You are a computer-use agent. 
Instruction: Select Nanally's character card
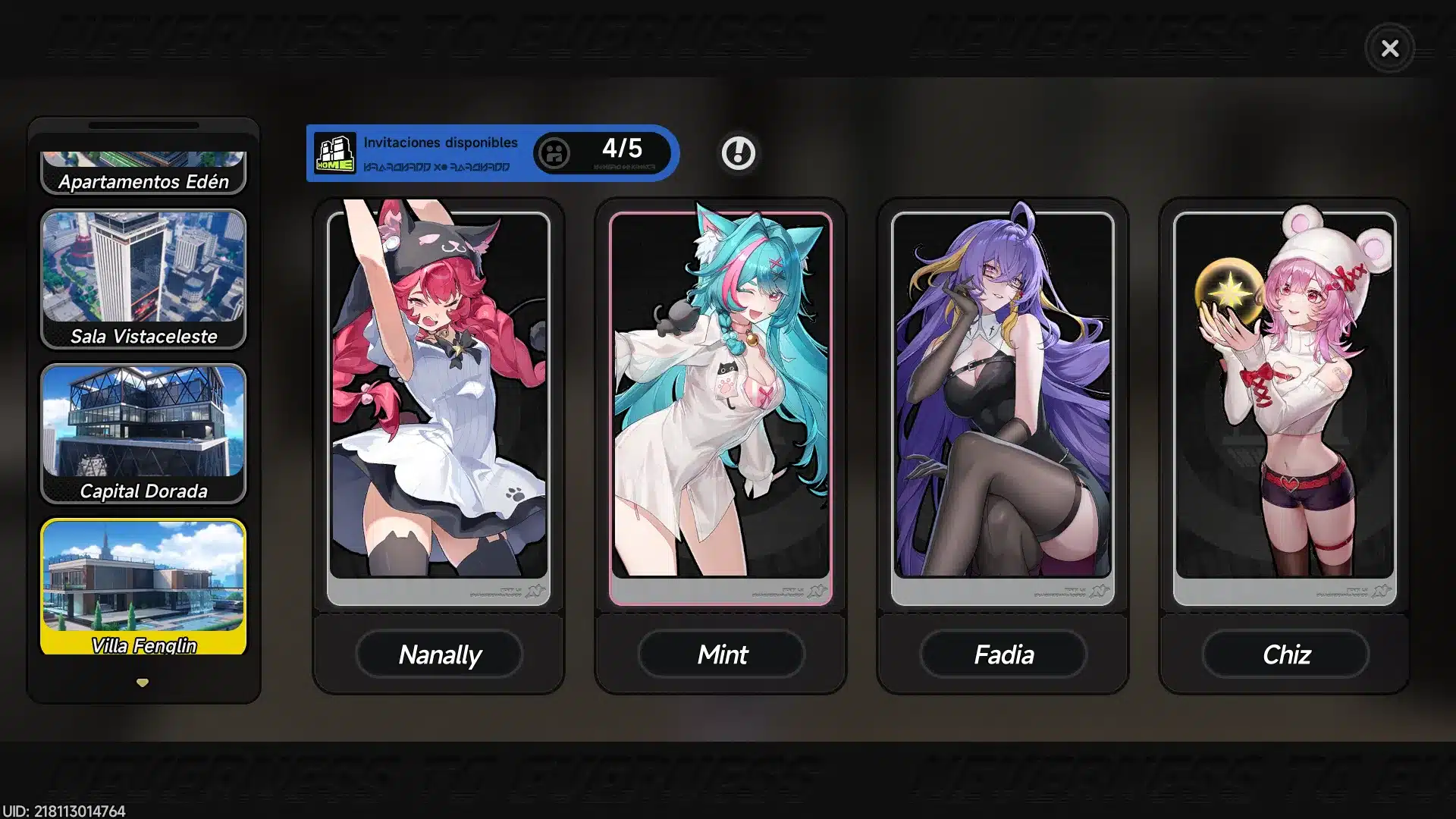click(438, 402)
